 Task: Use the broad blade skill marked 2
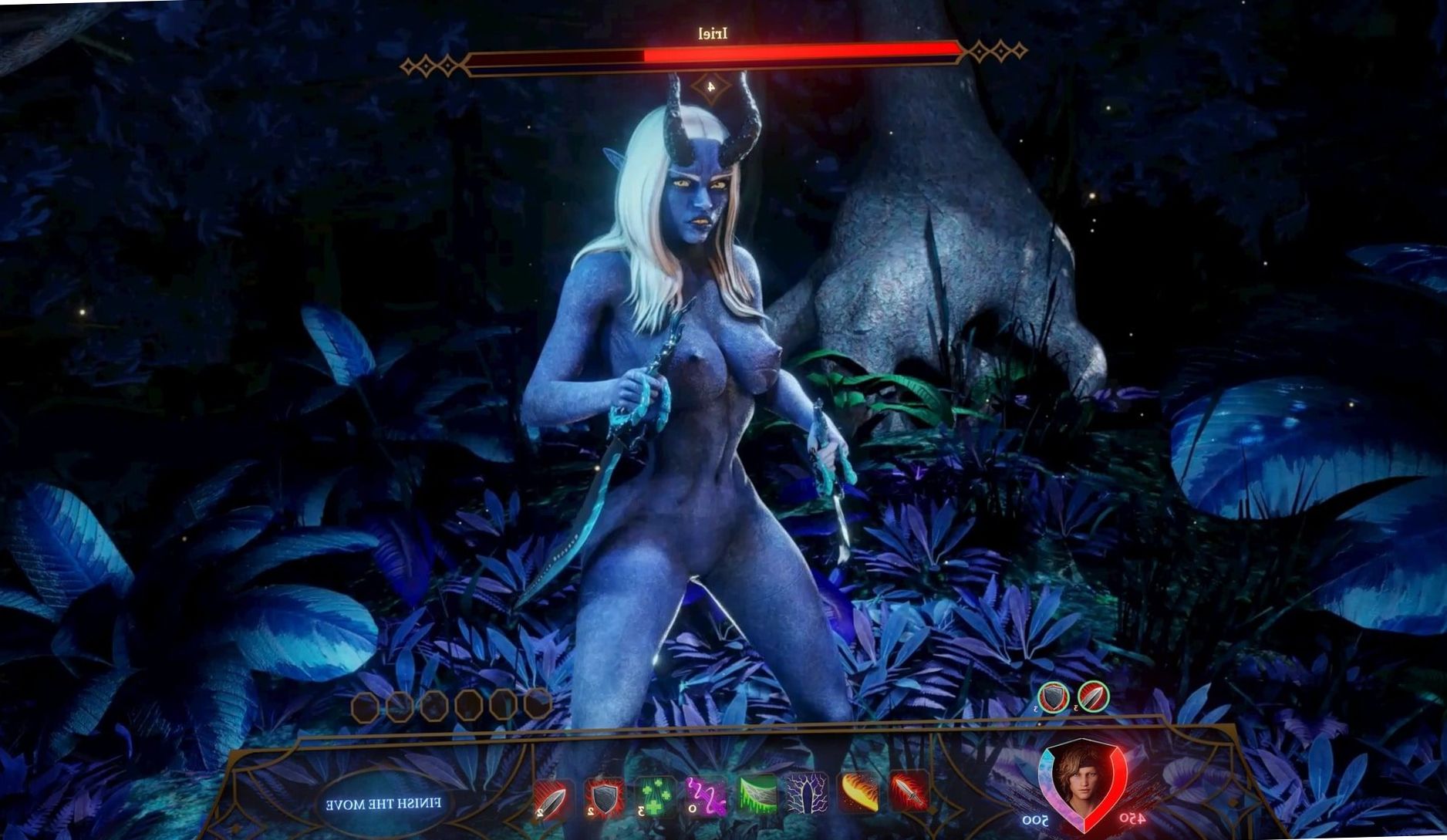click(552, 799)
